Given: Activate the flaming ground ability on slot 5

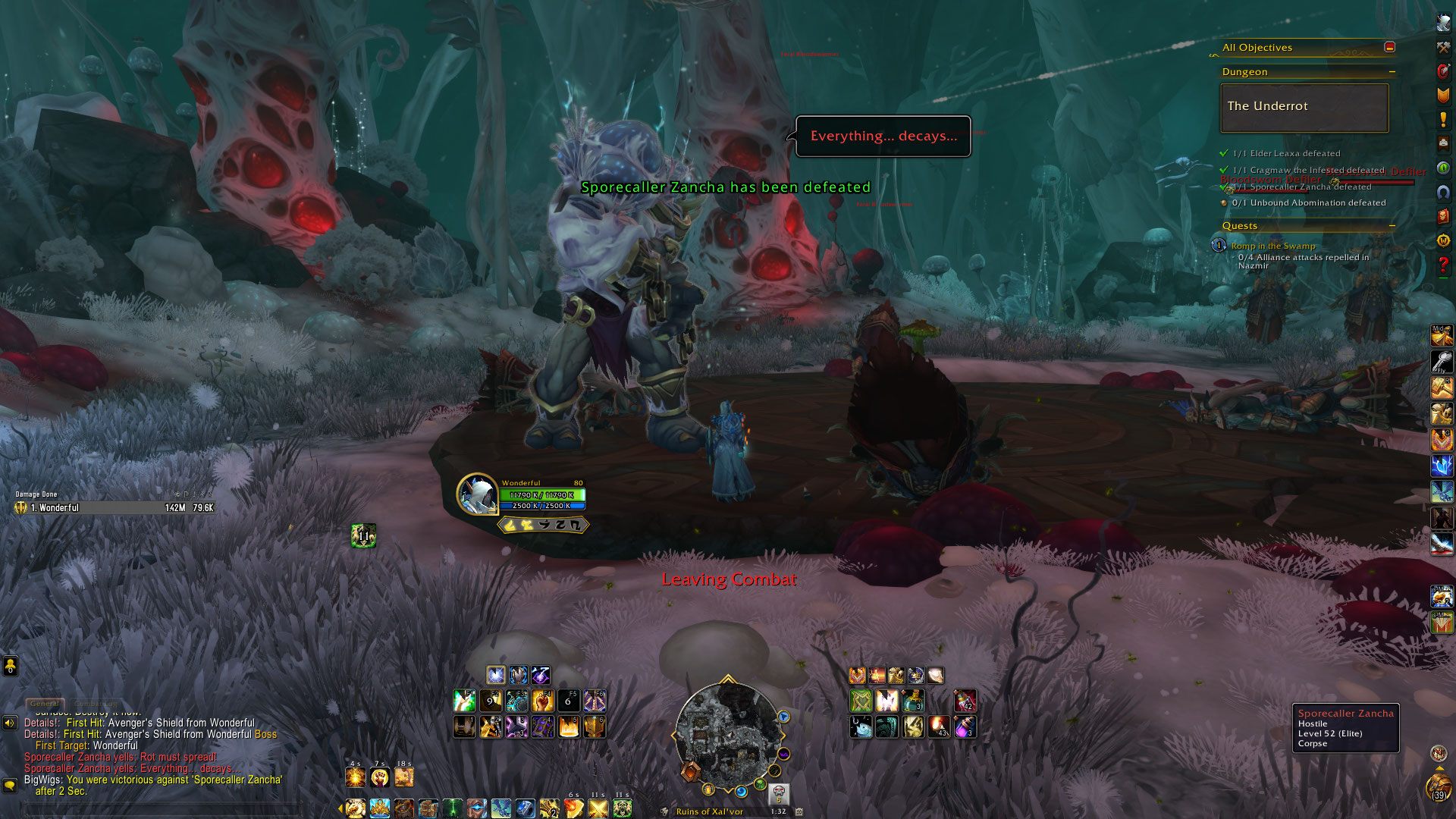Looking at the screenshot, I should [x=569, y=727].
